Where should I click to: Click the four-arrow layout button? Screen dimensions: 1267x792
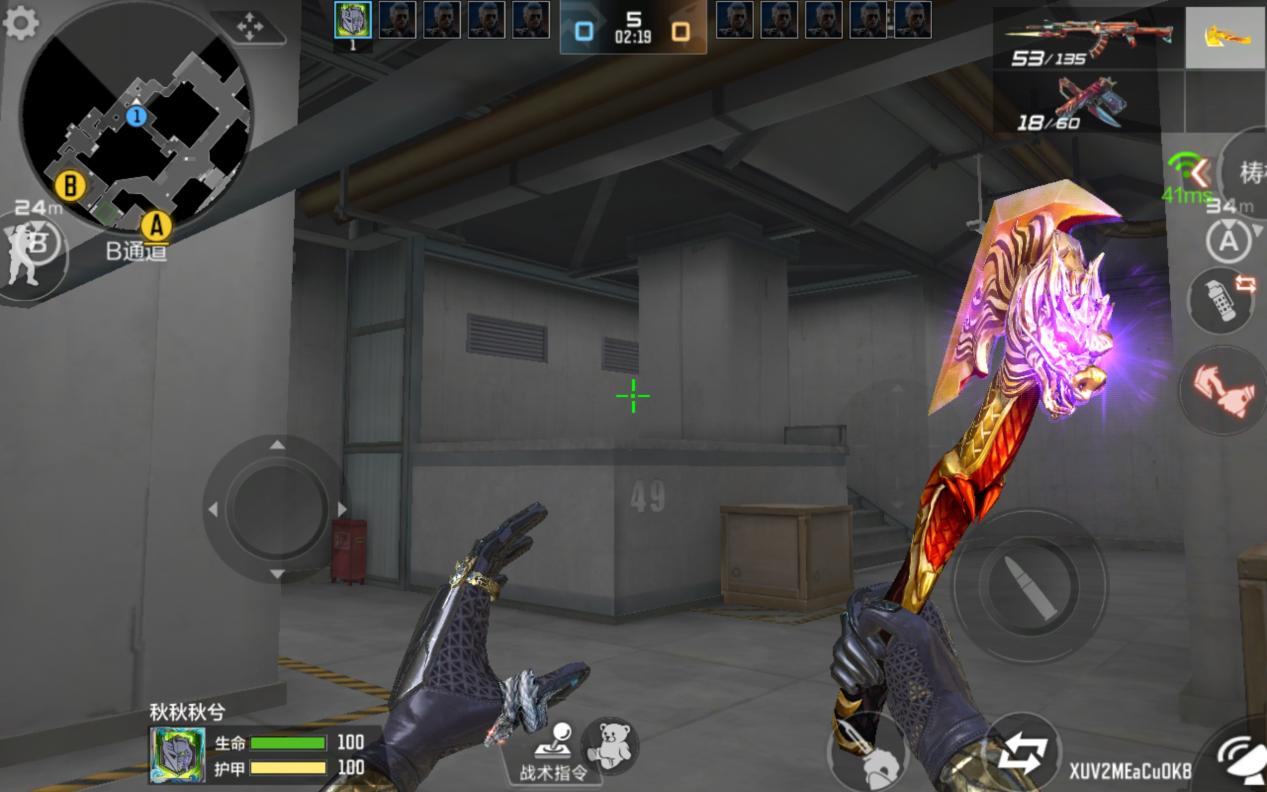(248, 27)
